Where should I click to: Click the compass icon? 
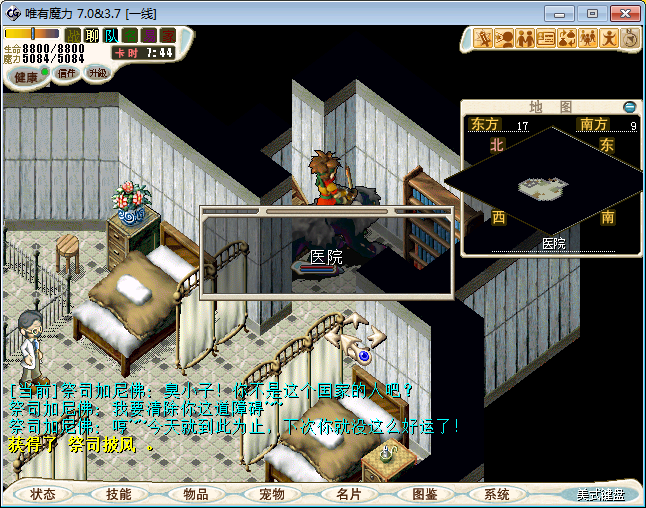(x=630, y=39)
